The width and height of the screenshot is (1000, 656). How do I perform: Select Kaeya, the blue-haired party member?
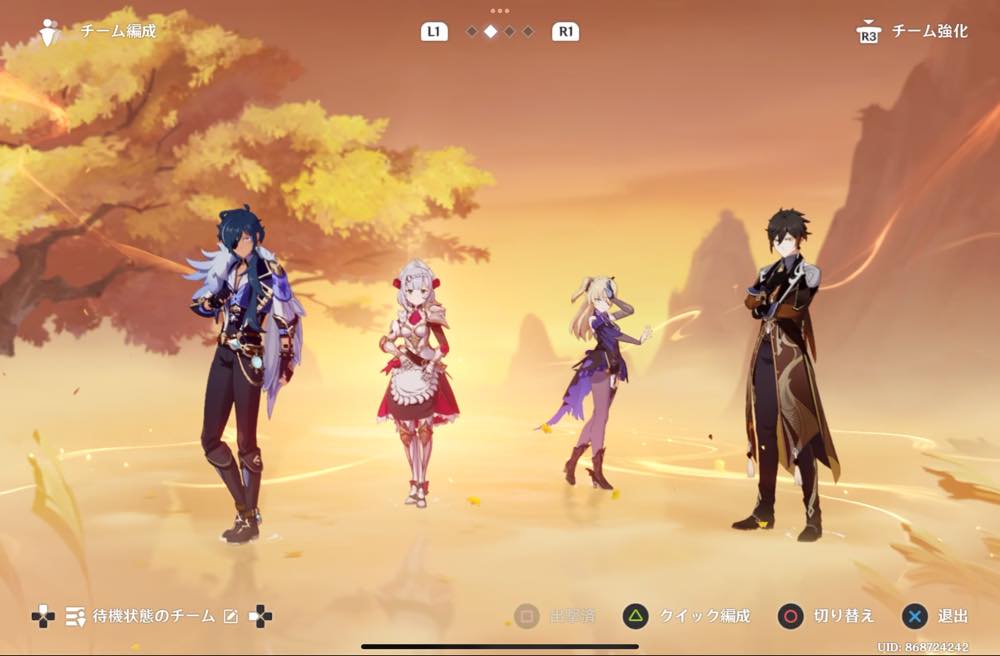(x=243, y=370)
